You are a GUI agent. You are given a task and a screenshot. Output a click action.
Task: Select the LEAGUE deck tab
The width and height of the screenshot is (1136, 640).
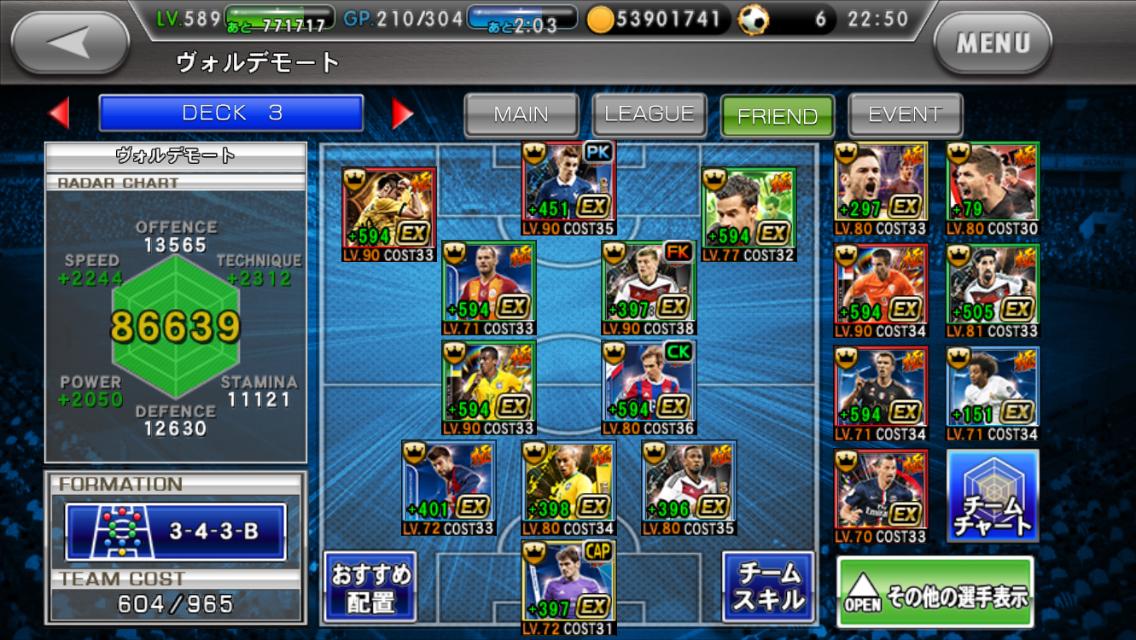649,115
